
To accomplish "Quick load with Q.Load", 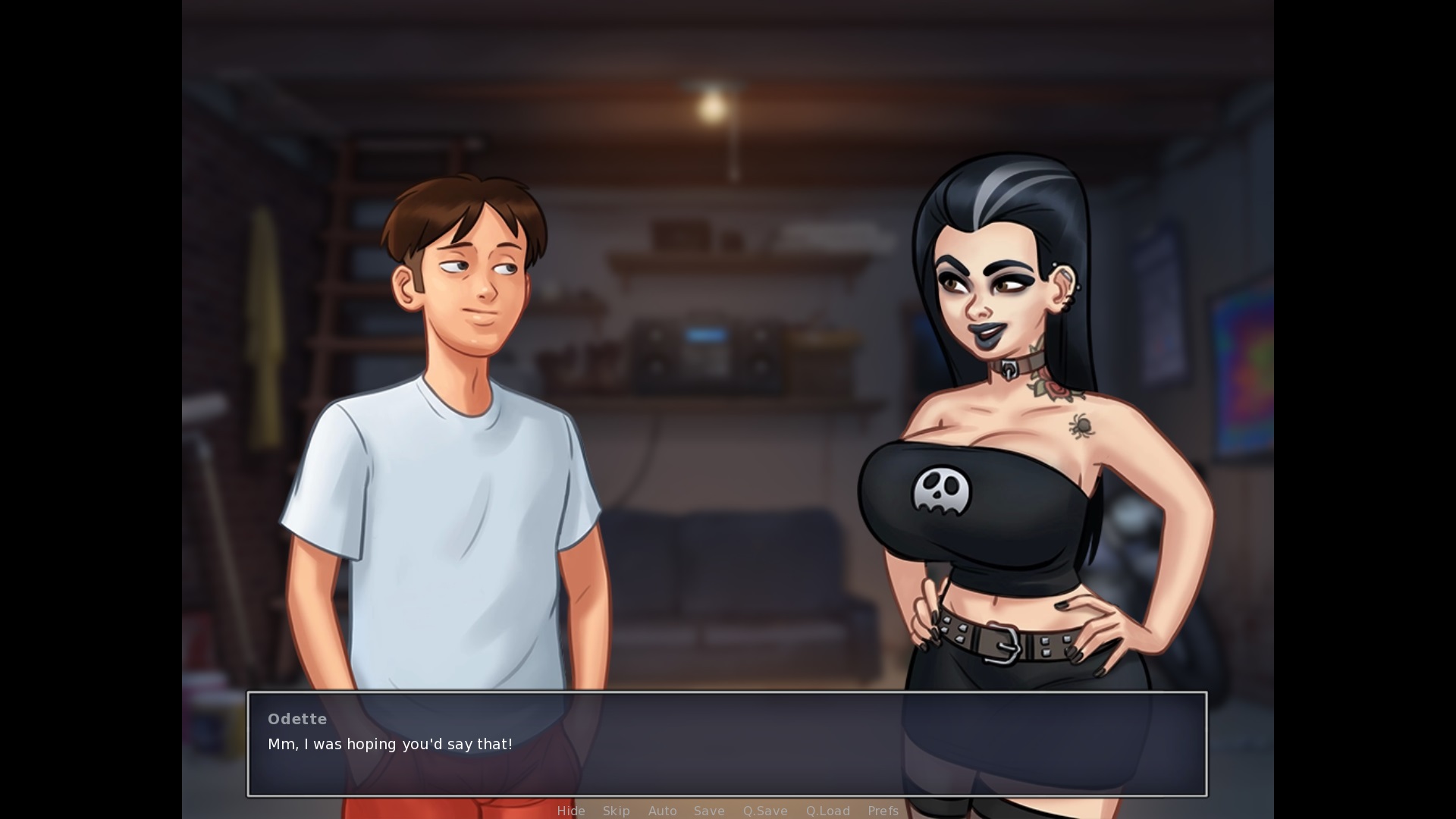I will [x=827, y=811].
